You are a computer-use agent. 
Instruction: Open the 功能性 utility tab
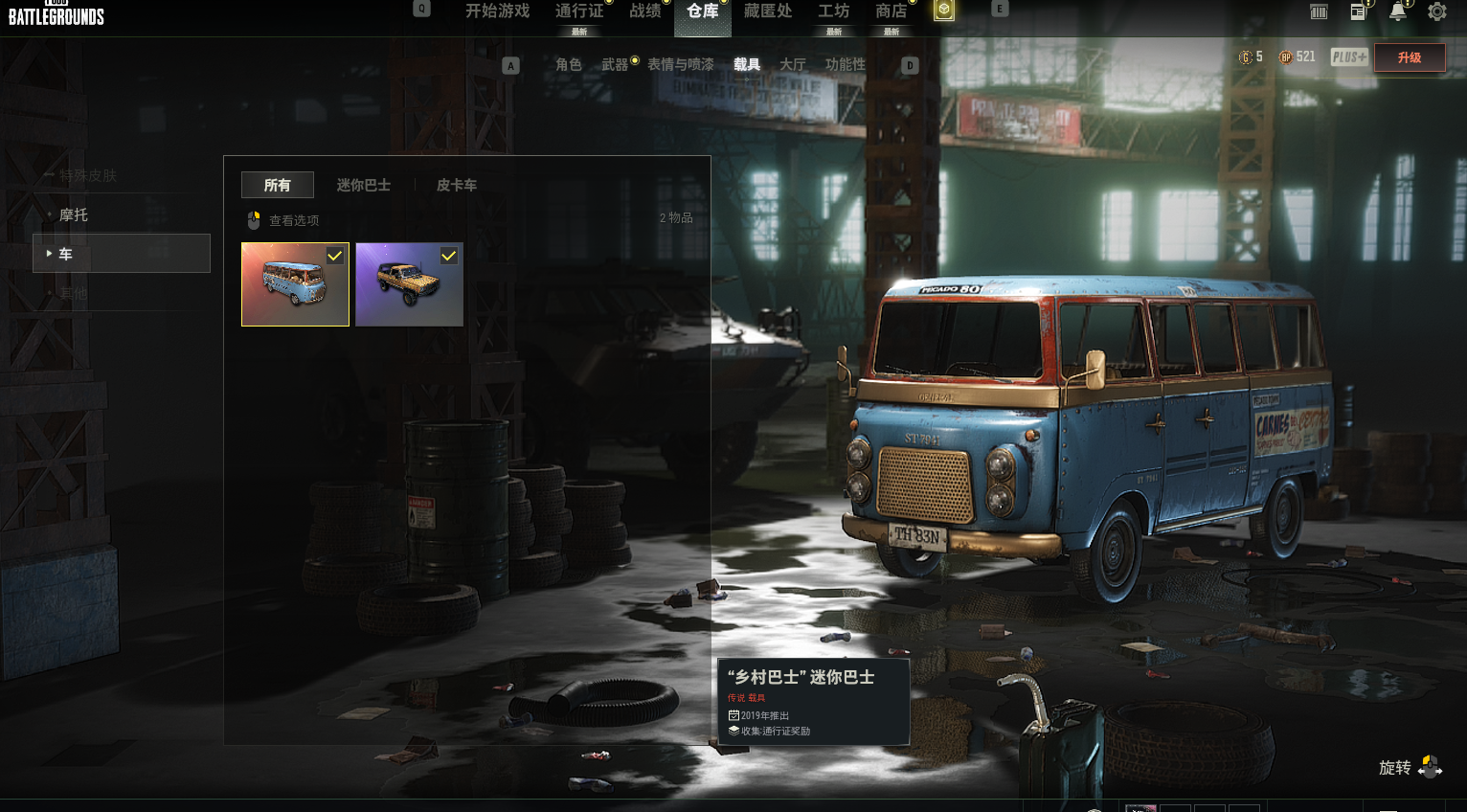point(845,64)
